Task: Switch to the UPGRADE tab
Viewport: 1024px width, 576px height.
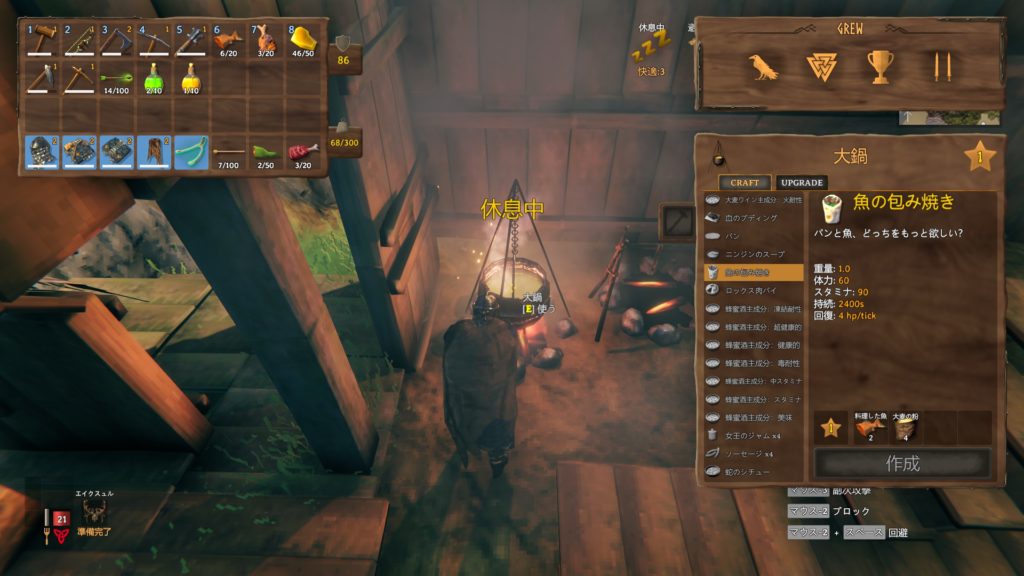Action: [802, 183]
